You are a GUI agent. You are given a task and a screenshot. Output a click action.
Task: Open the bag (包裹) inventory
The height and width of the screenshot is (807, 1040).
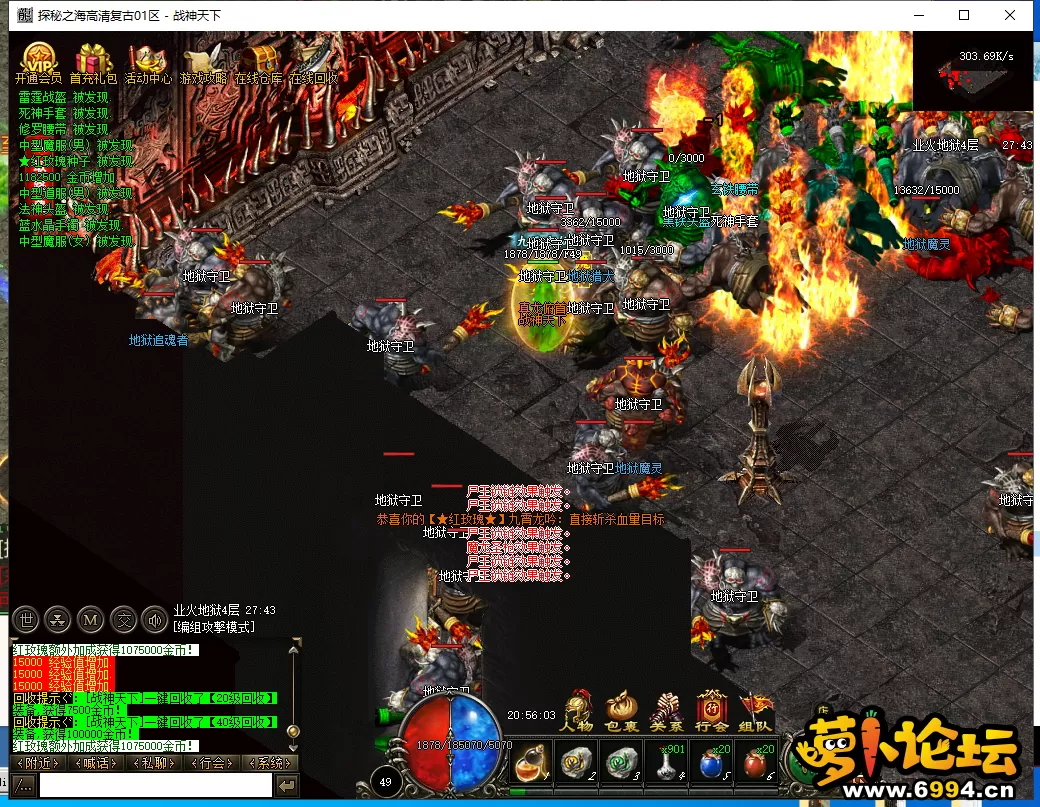(622, 712)
